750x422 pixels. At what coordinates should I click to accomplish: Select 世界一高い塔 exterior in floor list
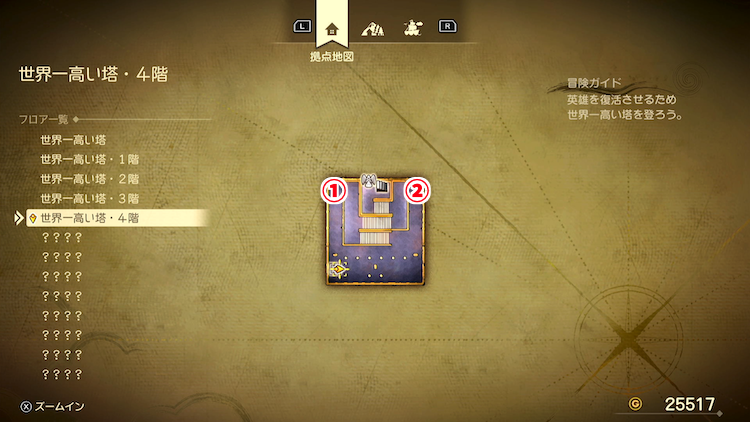point(73,140)
